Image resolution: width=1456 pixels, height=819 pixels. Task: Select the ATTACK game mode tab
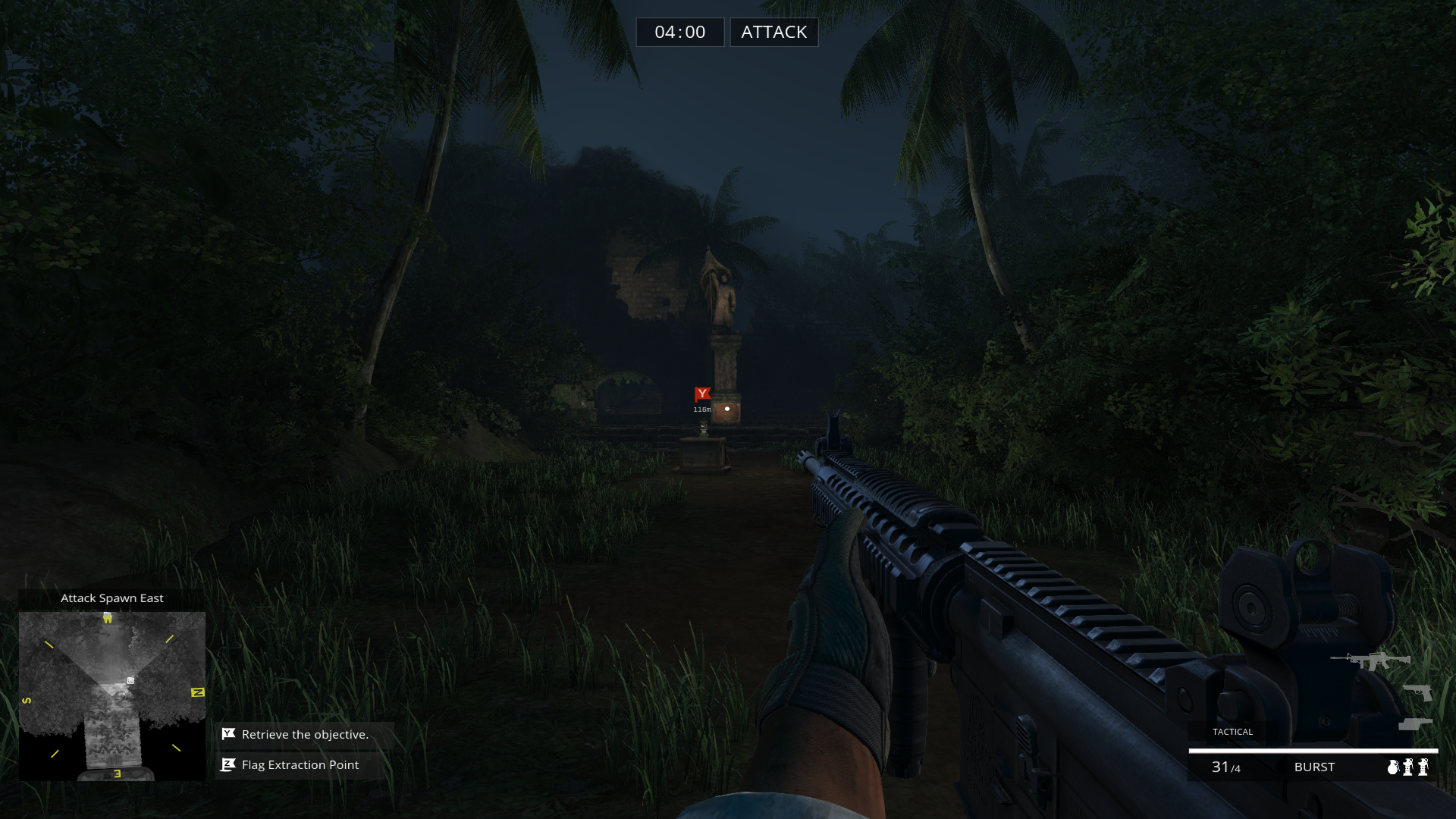pos(773,32)
